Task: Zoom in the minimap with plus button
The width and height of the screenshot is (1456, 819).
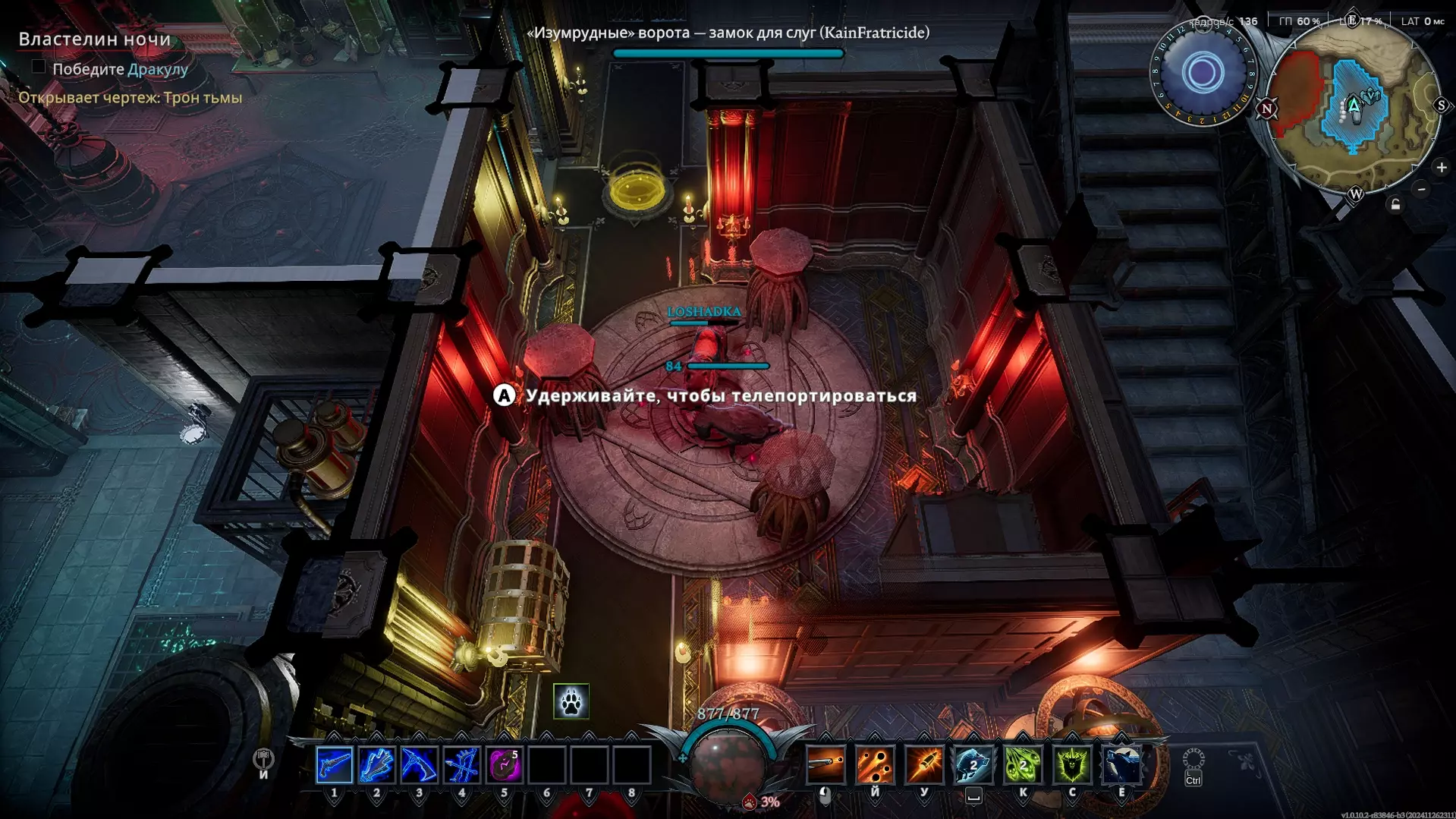Action: click(x=1442, y=167)
